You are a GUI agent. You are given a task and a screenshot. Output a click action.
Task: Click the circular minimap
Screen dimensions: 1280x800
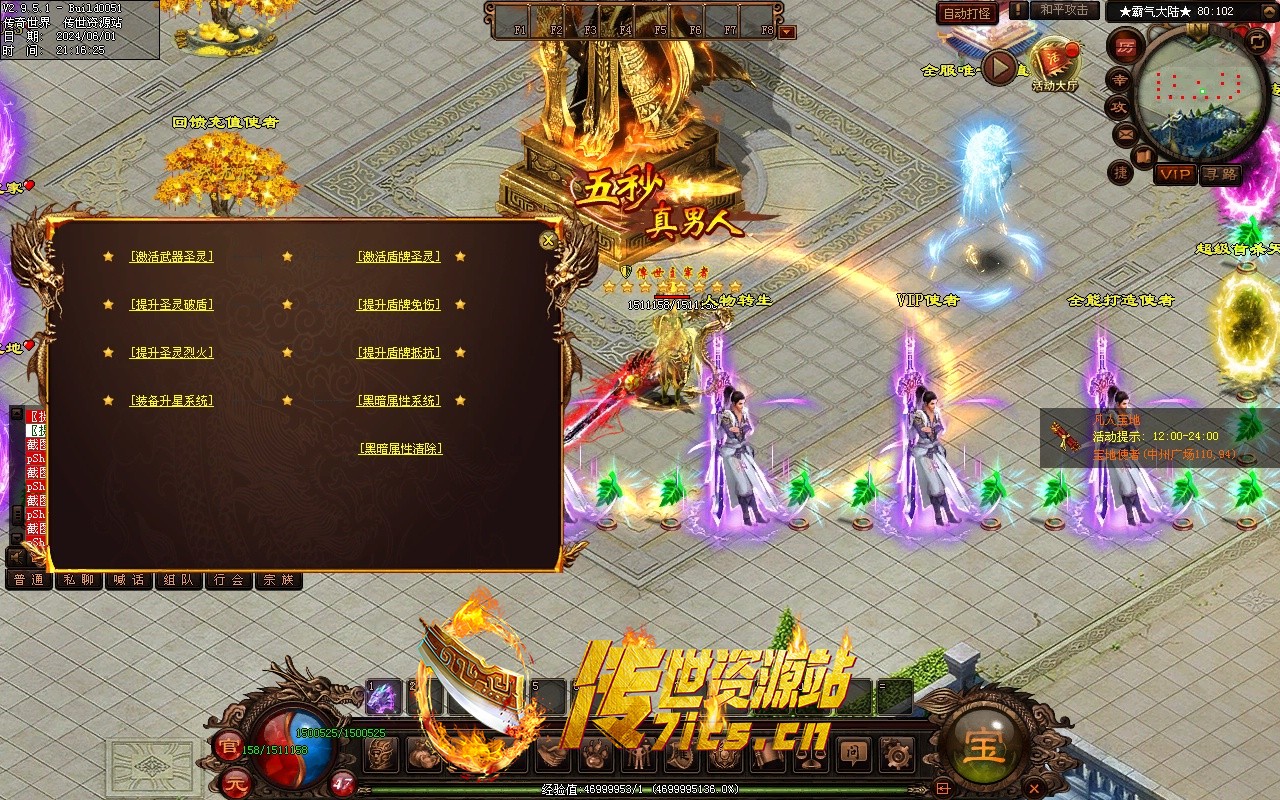point(1189,92)
